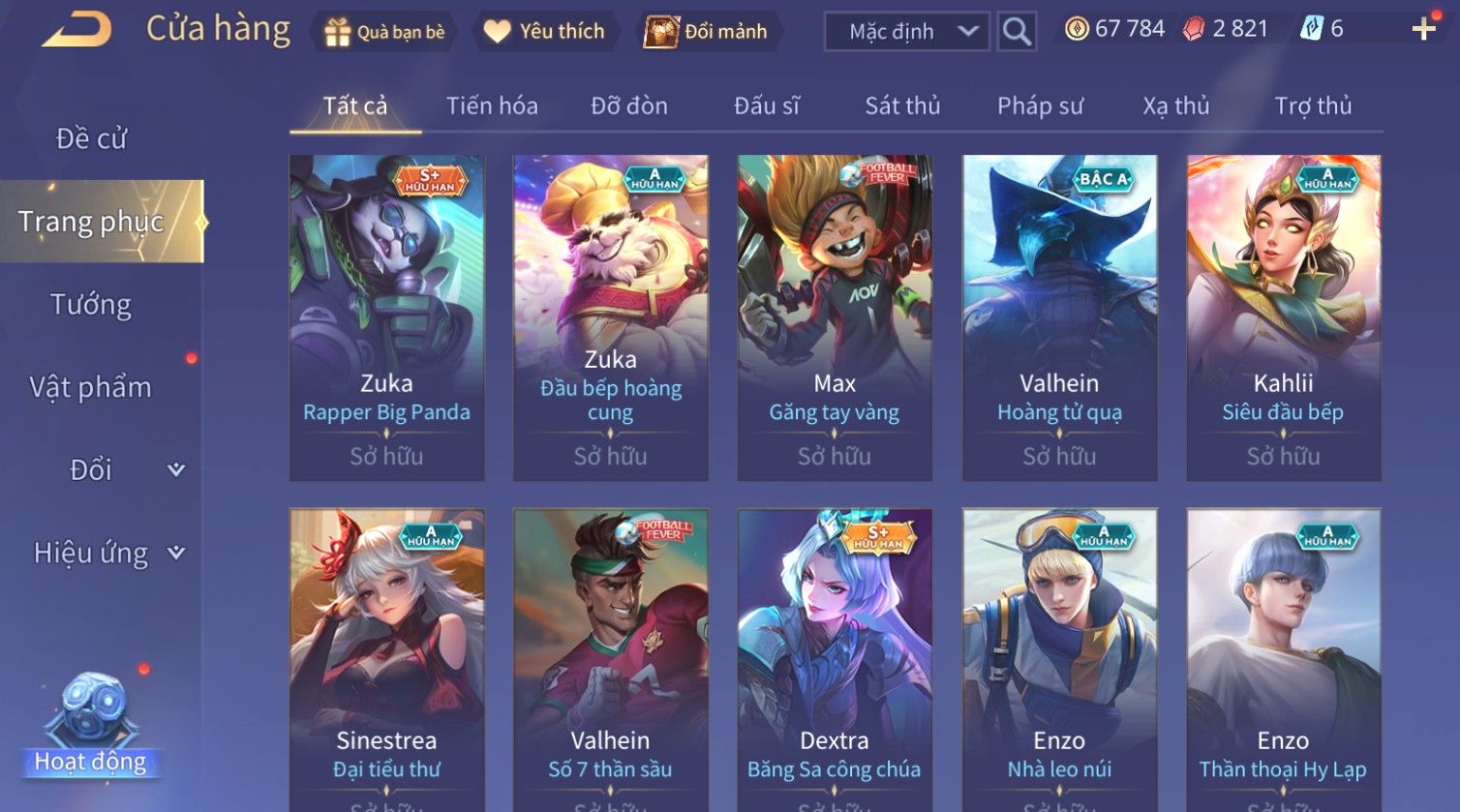Screen dimensions: 1460x812
Task: Switch to the Tiến hóa tab
Action: (x=492, y=105)
